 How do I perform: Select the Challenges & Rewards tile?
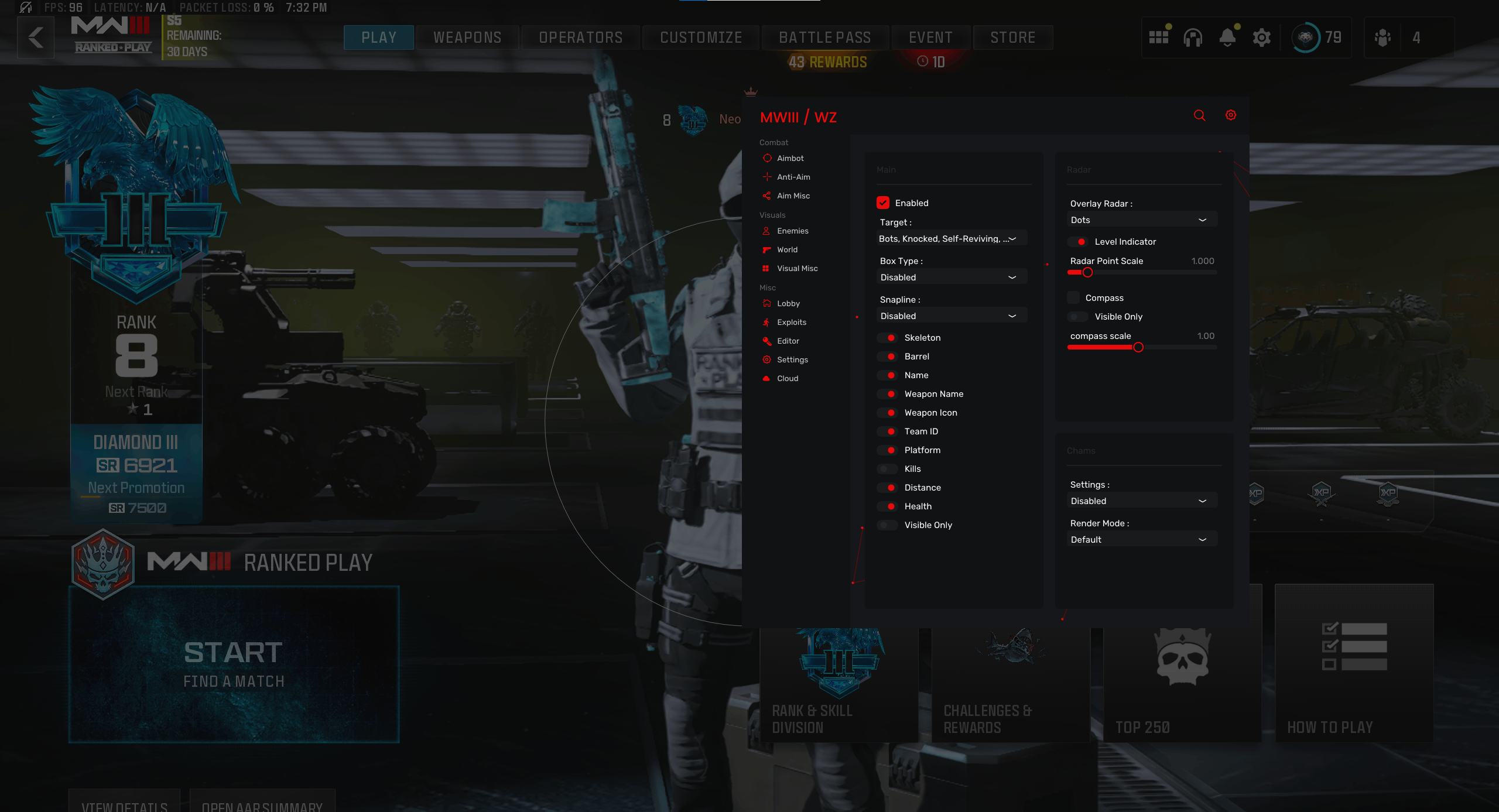click(1011, 685)
